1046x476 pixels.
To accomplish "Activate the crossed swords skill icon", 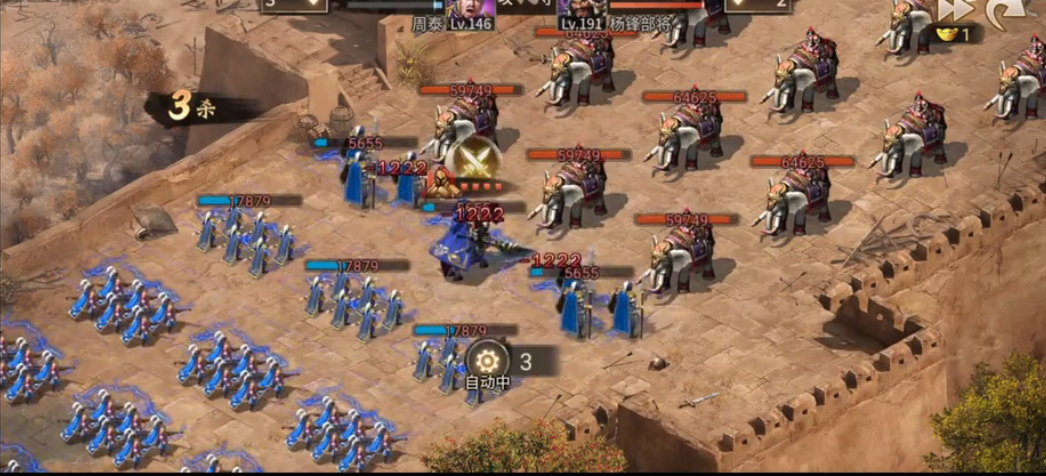I will 474,158.
